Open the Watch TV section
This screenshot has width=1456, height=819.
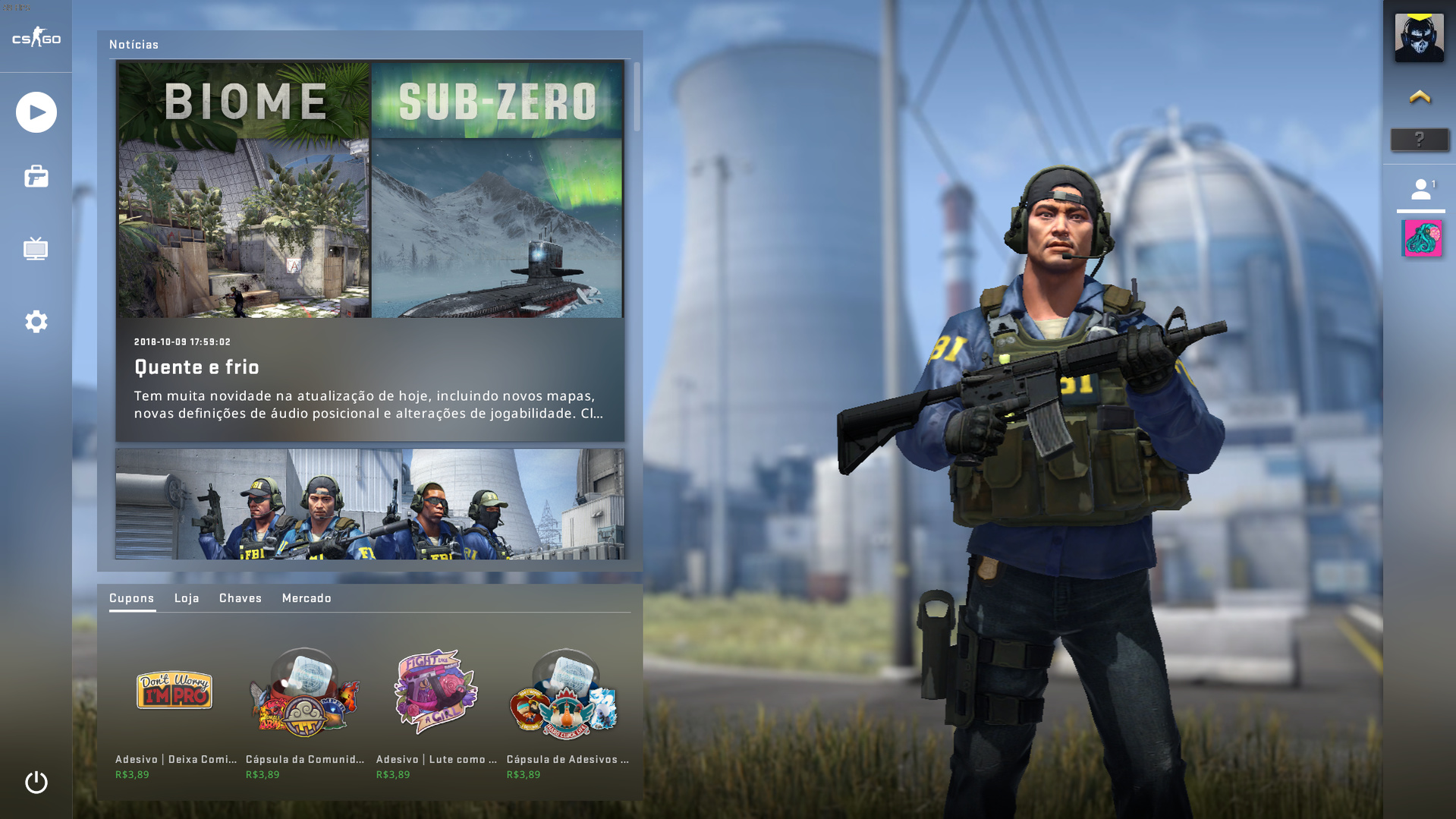tap(36, 248)
